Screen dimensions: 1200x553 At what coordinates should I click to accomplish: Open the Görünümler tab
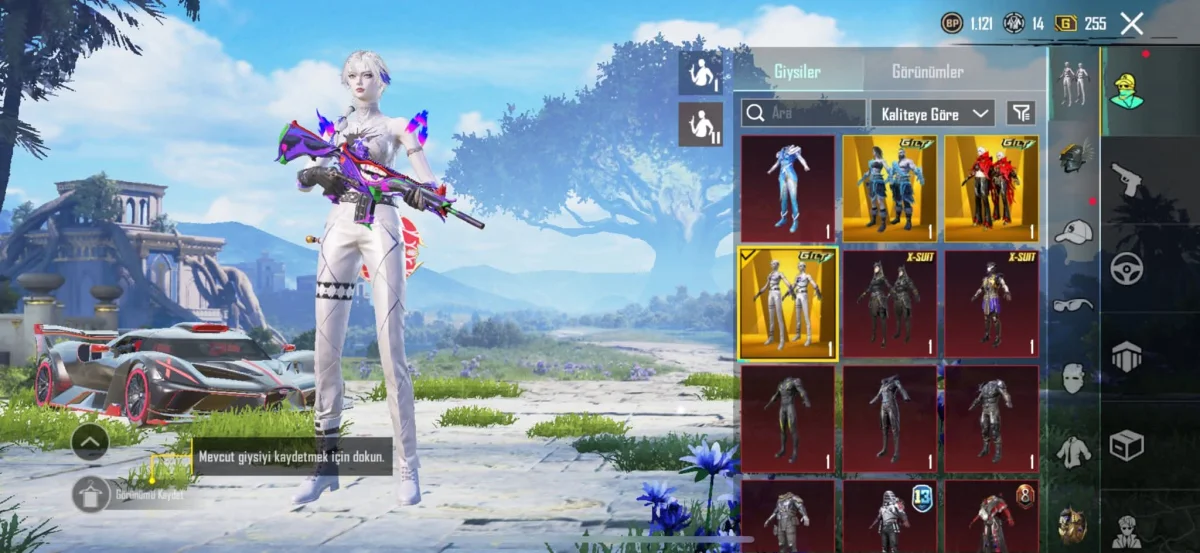[x=927, y=71]
